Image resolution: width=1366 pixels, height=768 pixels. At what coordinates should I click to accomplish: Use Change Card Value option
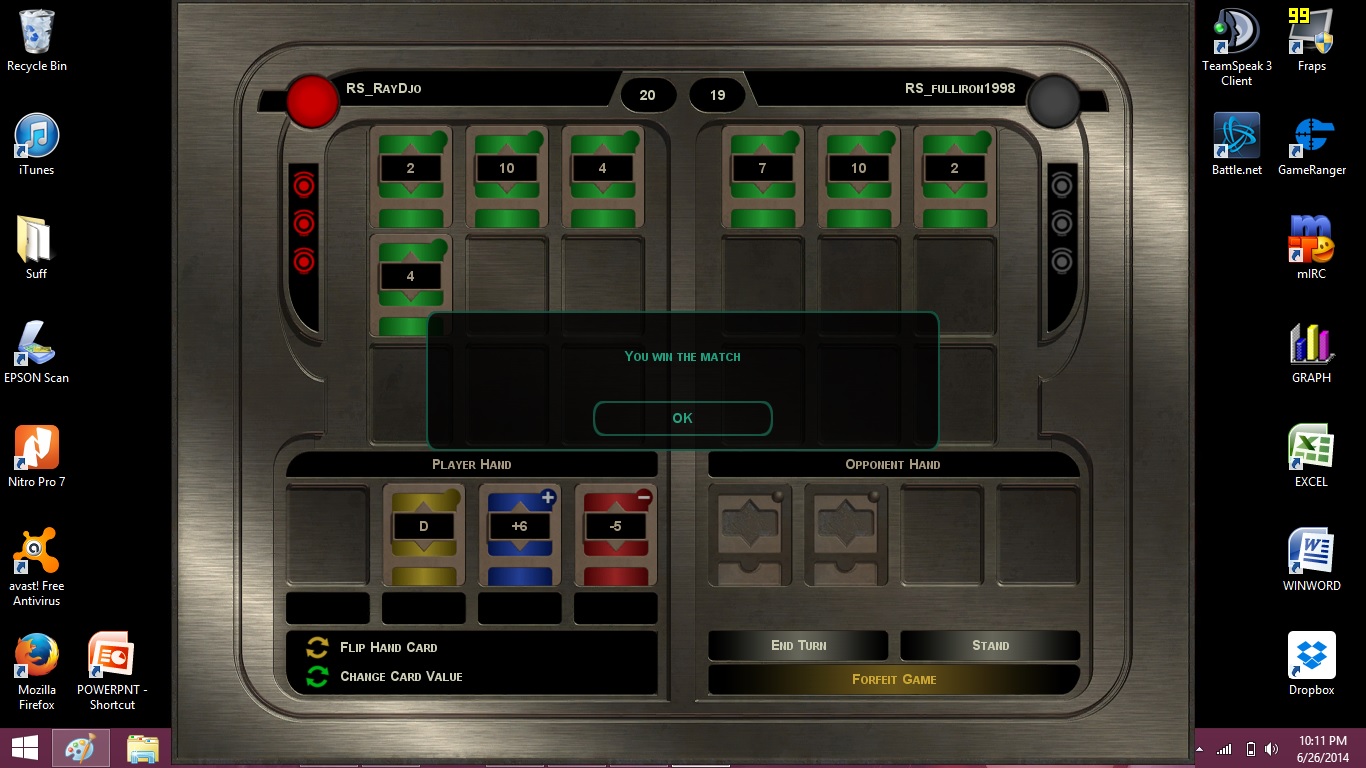point(400,676)
